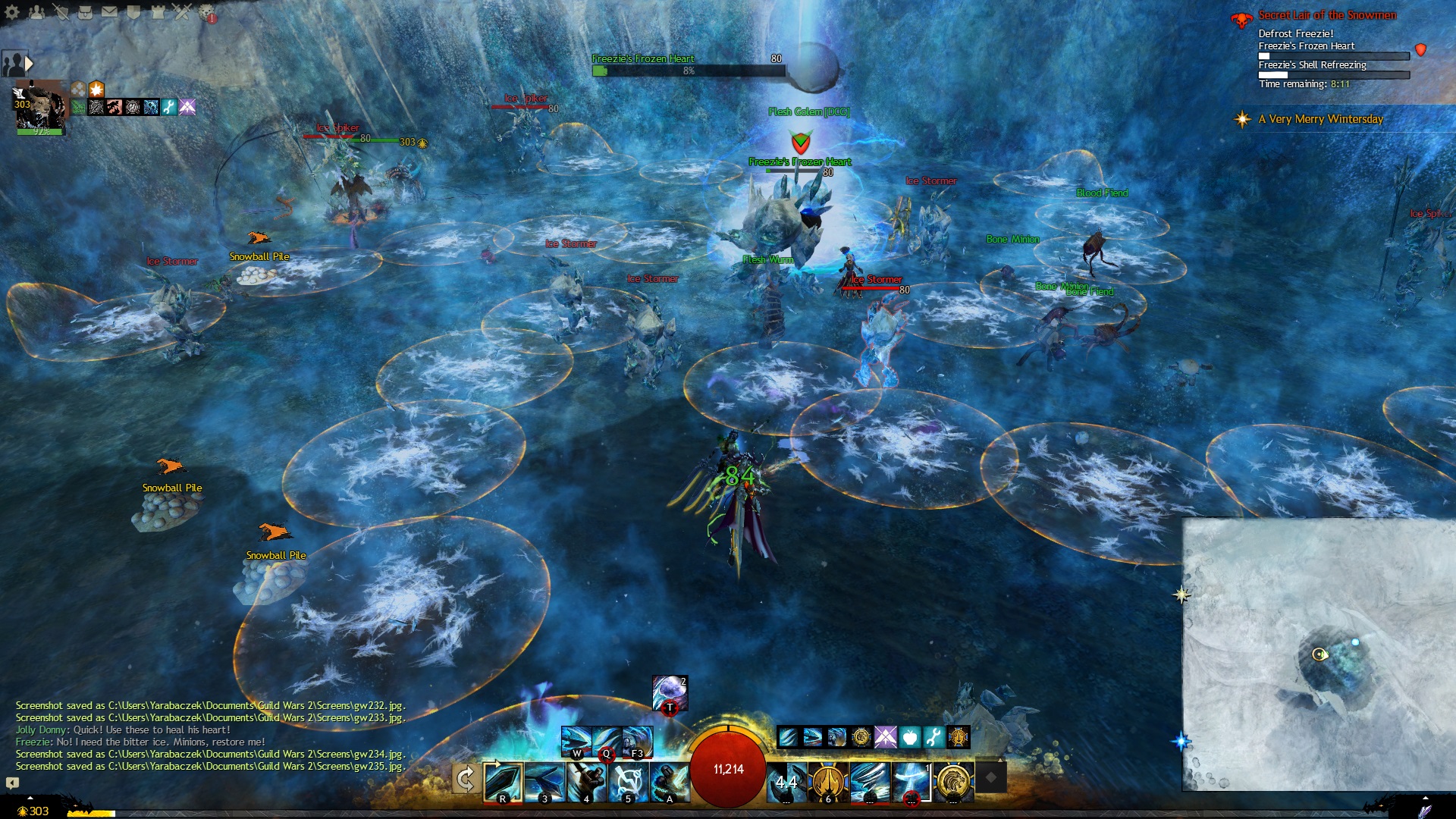The height and width of the screenshot is (819, 1456).
Task: Use the golden trident skill on key 6
Action: tap(827, 782)
